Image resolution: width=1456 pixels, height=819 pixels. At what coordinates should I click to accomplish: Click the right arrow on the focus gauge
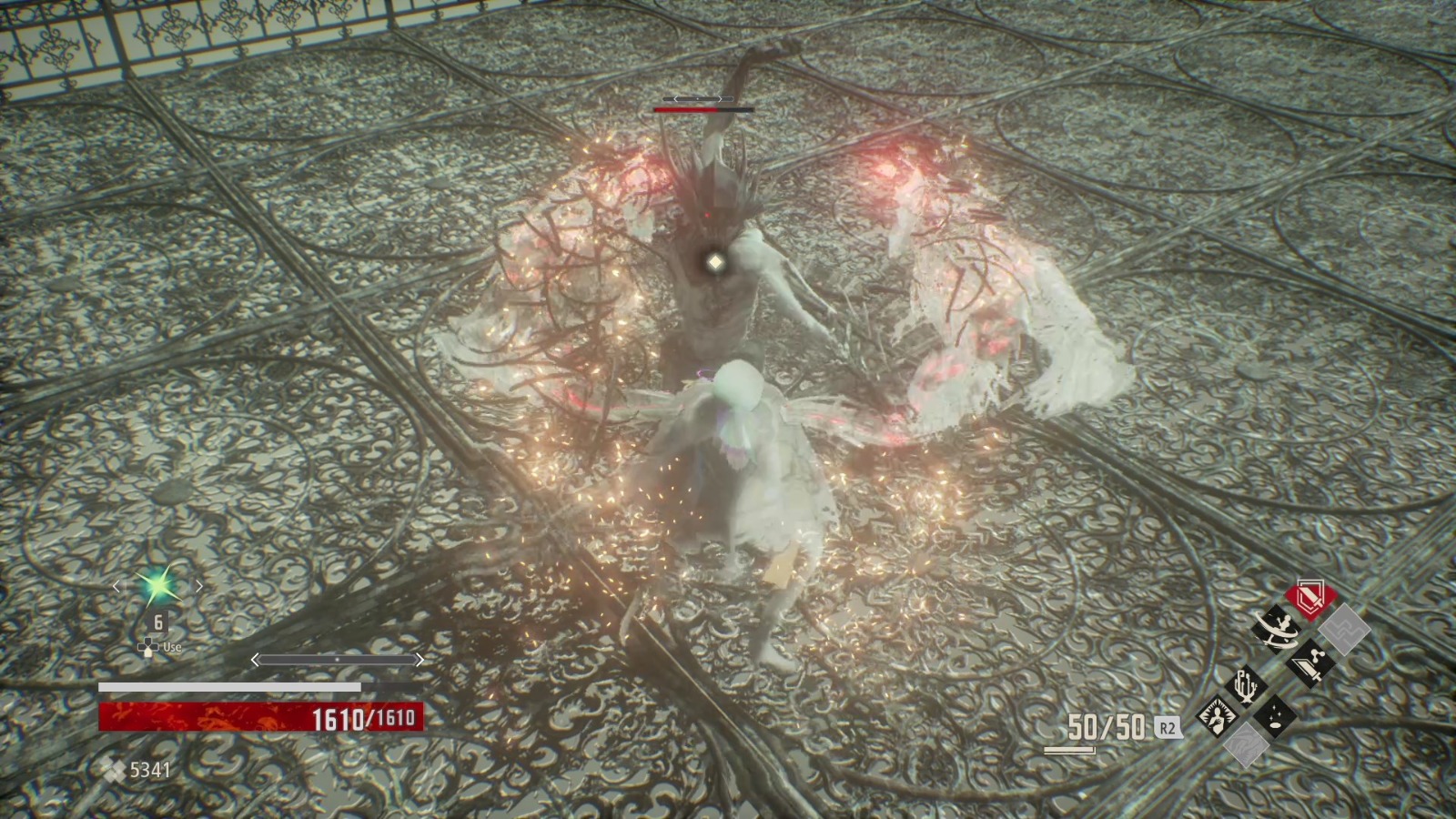pos(420,659)
